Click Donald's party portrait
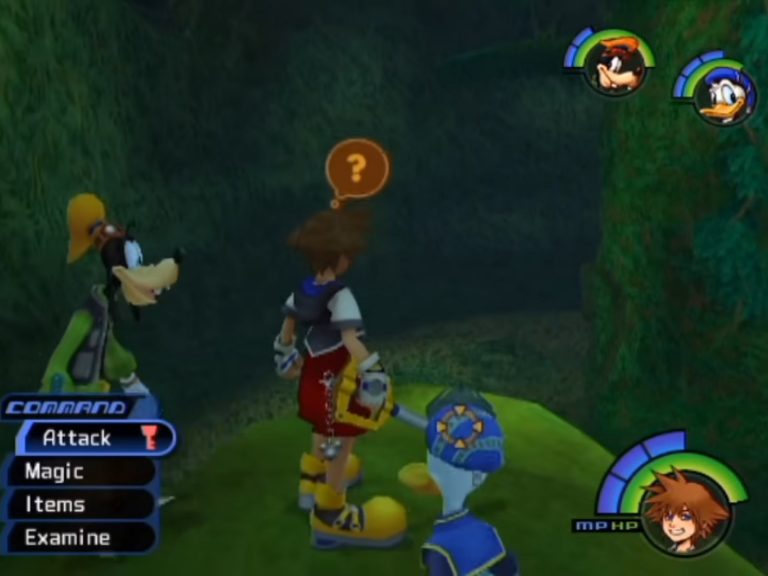This screenshot has height=576, width=768. tap(726, 96)
